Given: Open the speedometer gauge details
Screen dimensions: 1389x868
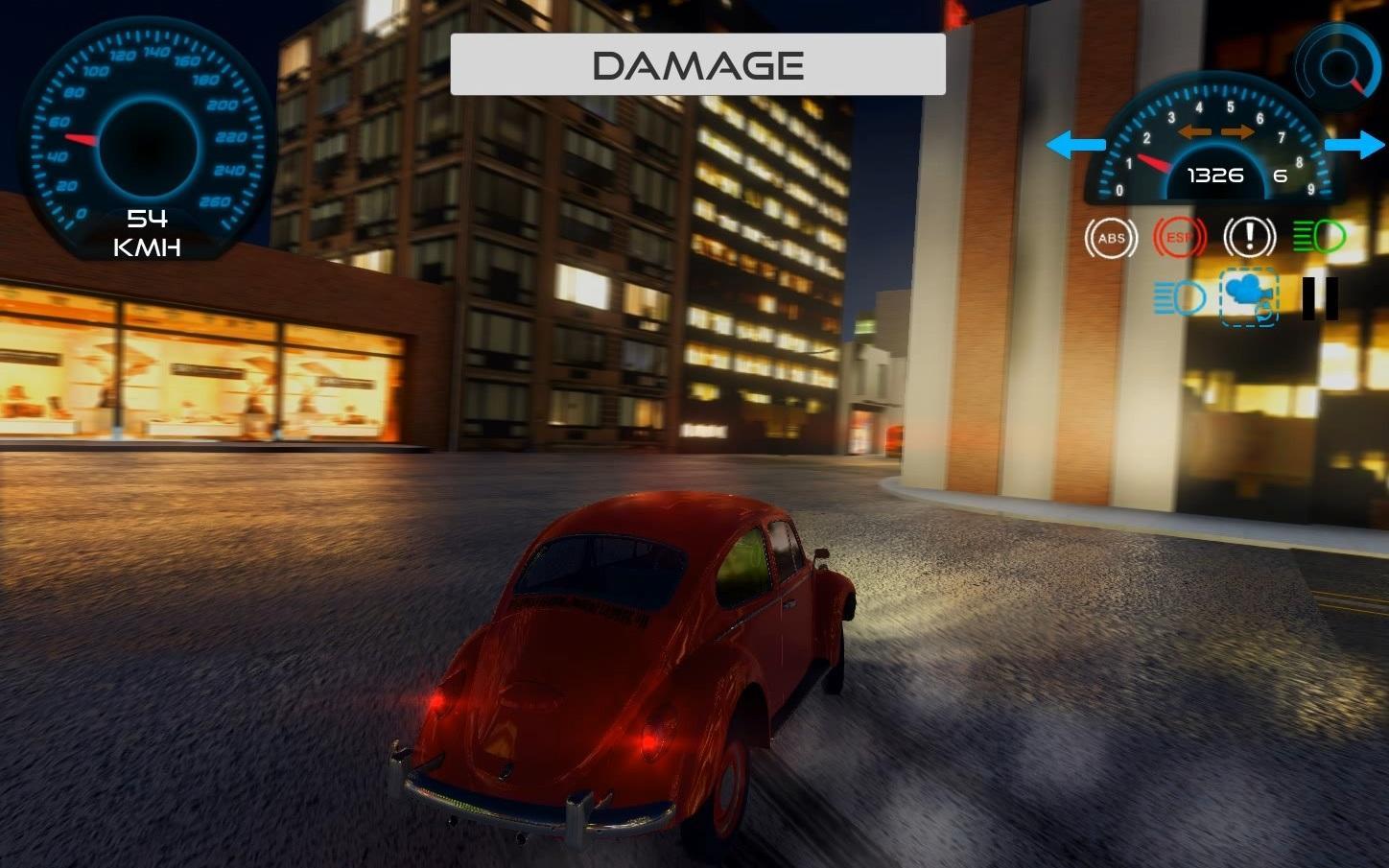Looking at the screenshot, I should point(144,134).
